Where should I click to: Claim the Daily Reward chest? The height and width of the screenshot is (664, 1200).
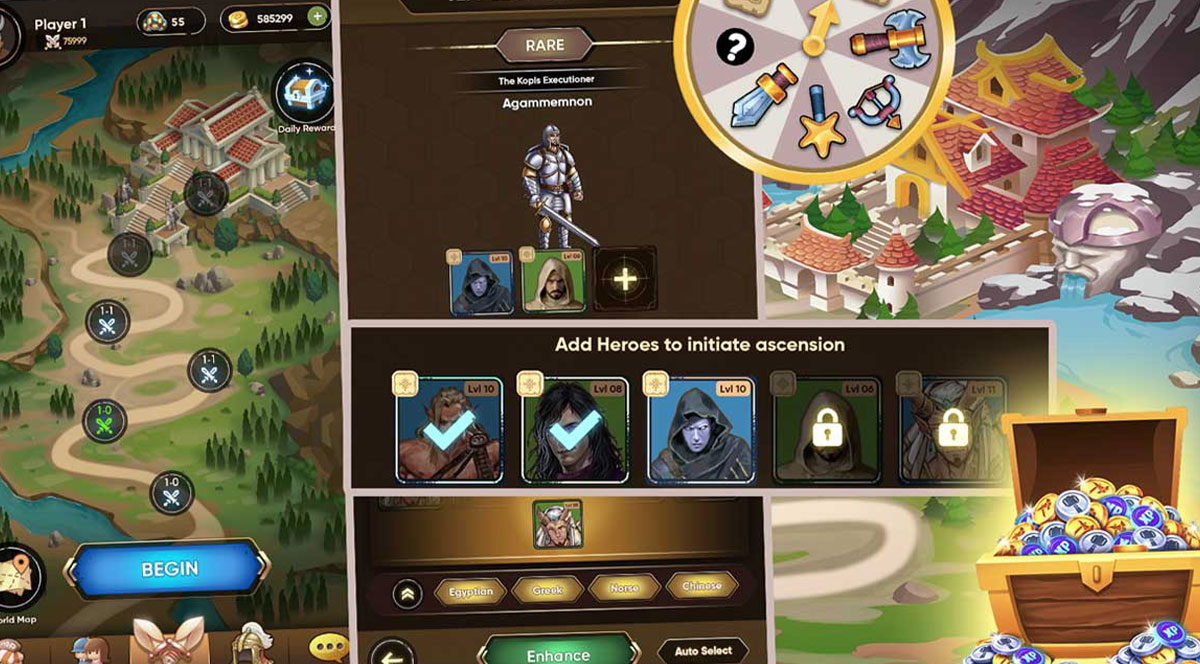pyautogui.click(x=304, y=93)
